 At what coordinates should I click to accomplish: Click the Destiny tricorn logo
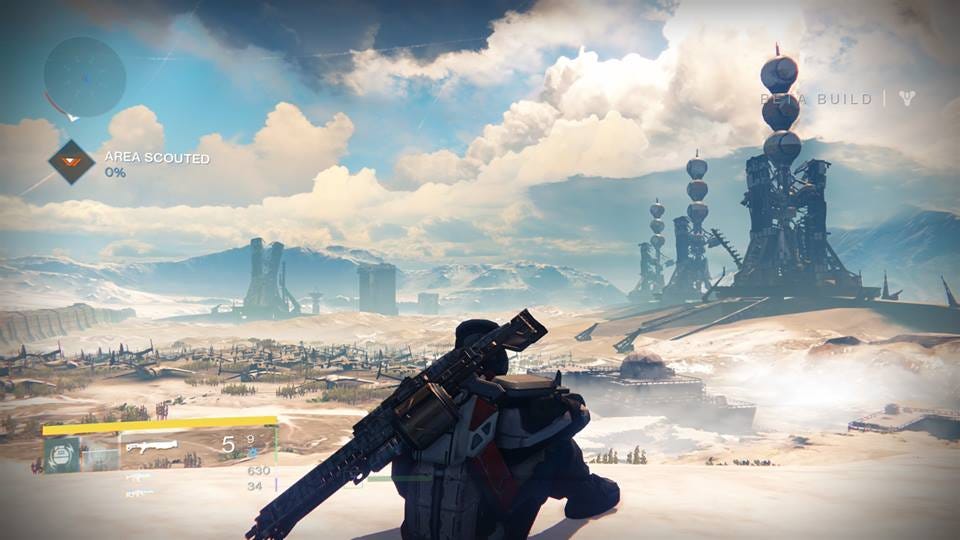pos(907,98)
